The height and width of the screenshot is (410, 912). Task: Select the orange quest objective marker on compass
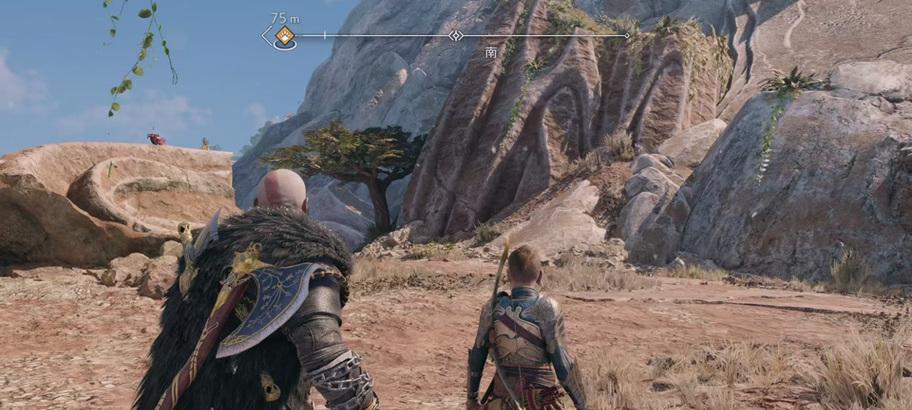[285, 36]
